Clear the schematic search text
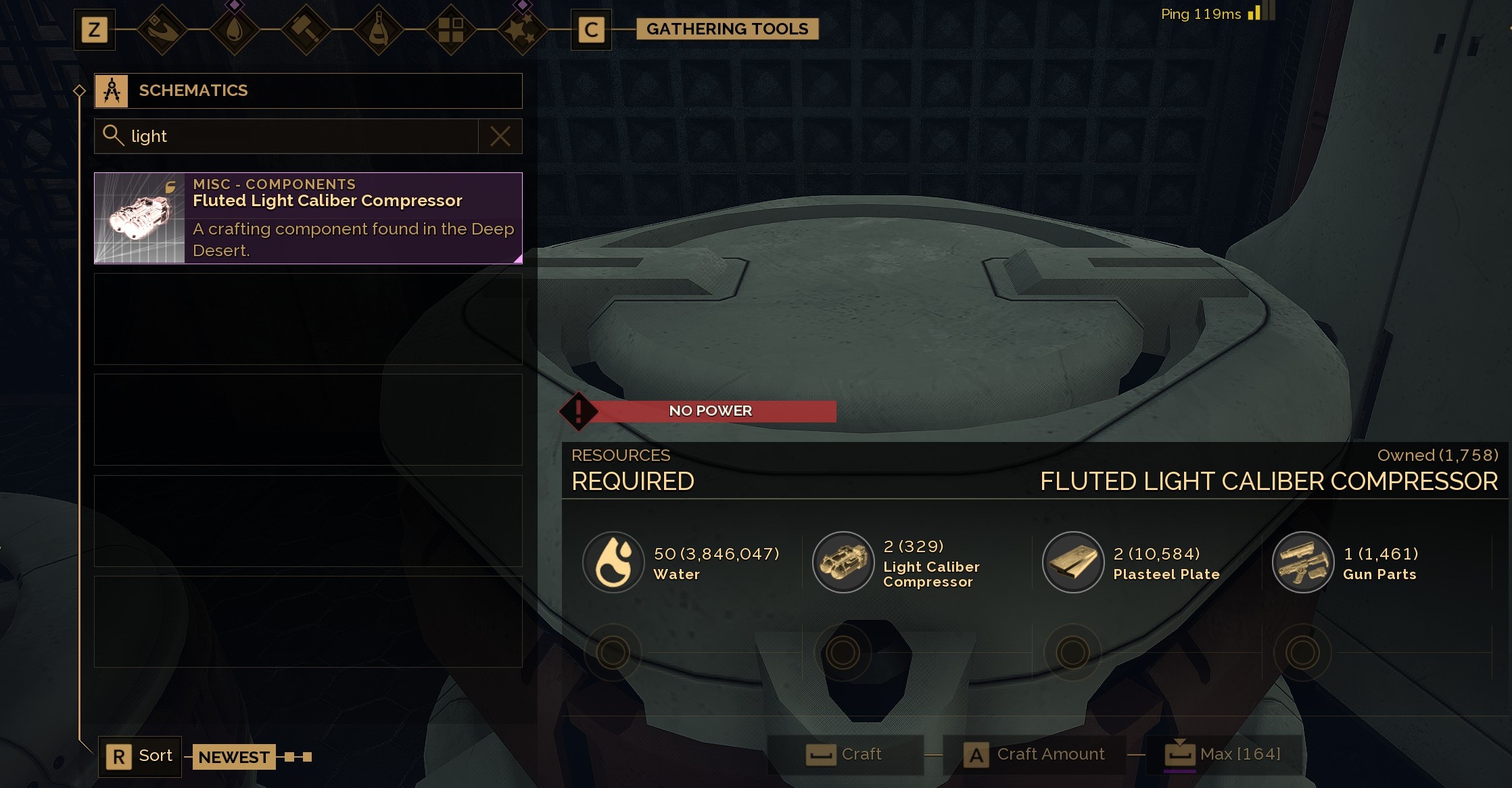 [x=500, y=137]
